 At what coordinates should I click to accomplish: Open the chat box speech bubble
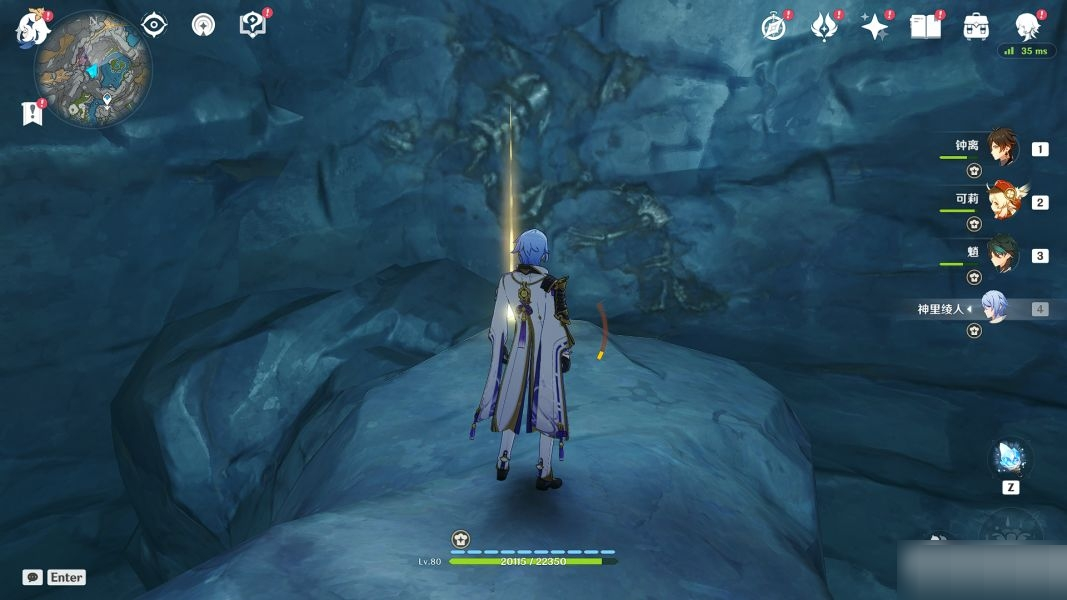pyautogui.click(x=33, y=577)
